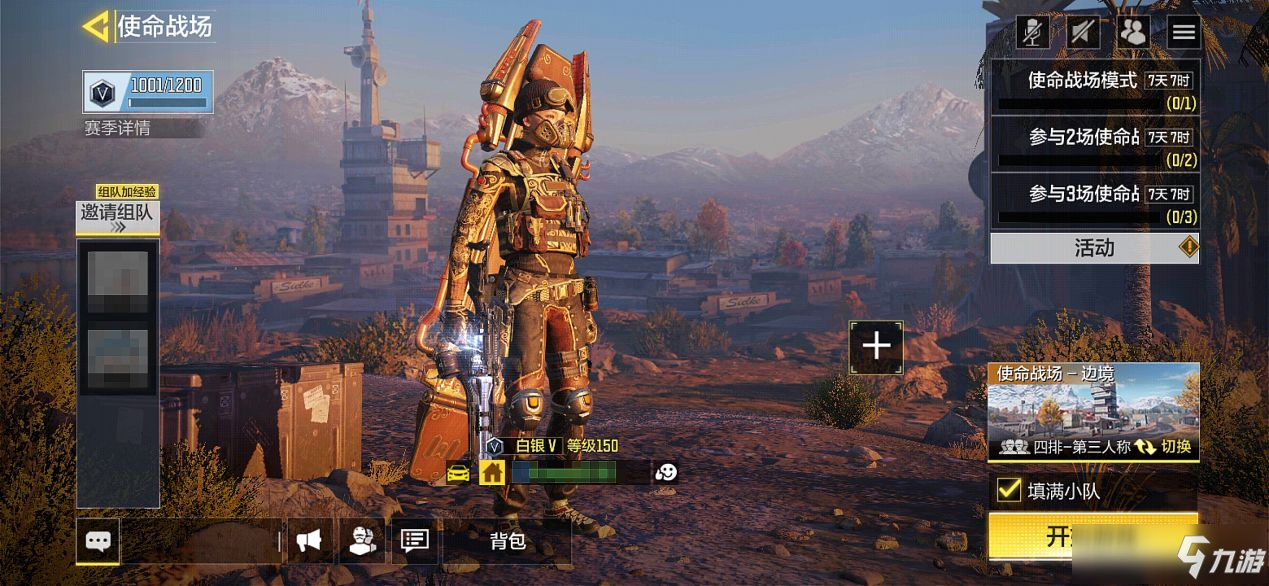
Task: Open the chat bubble icon
Action: (x=98, y=542)
